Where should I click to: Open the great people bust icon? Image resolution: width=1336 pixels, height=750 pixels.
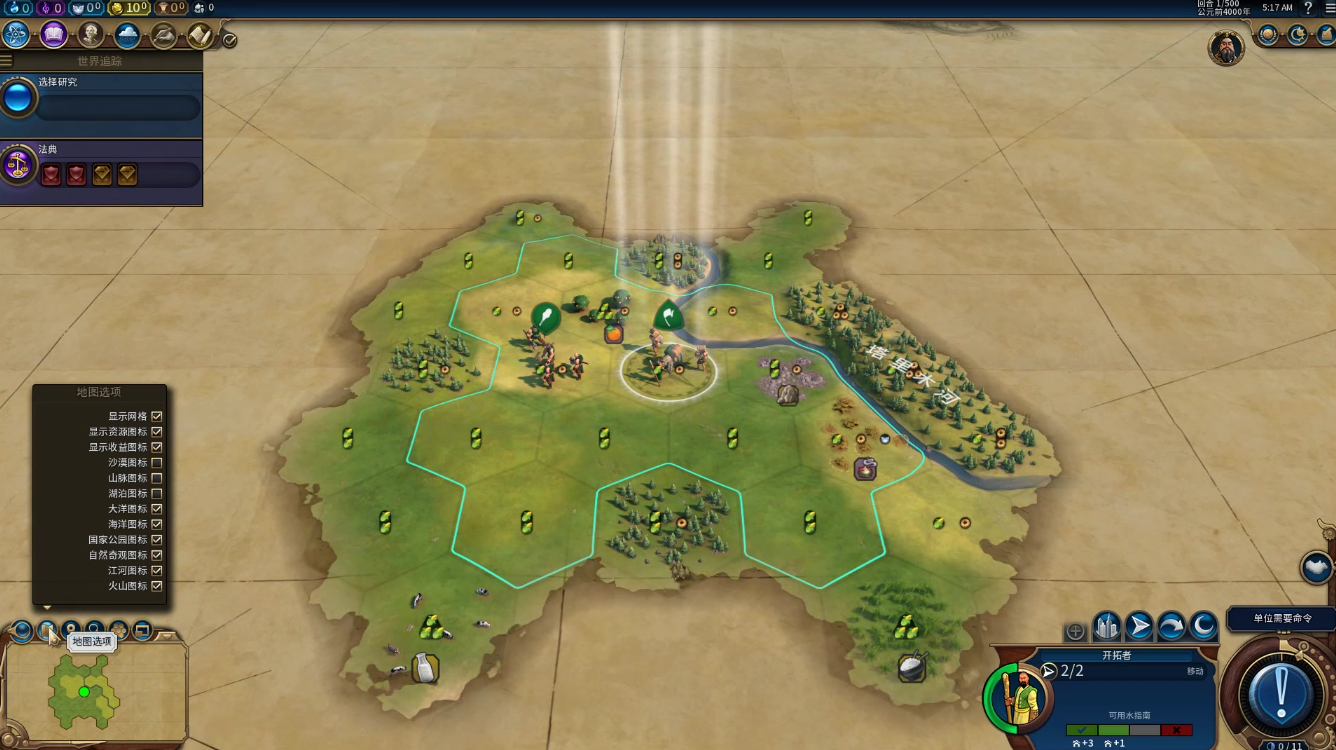(x=91, y=35)
